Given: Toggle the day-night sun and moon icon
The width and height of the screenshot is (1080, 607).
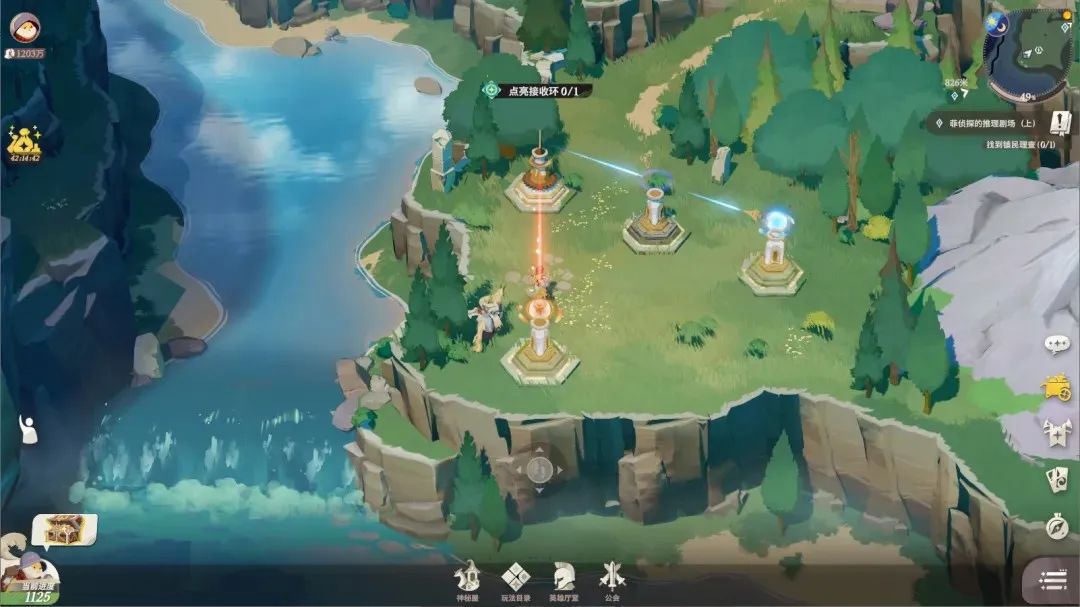Looking at the screenshot, I should pyautogui.click(x=996, y=24).
